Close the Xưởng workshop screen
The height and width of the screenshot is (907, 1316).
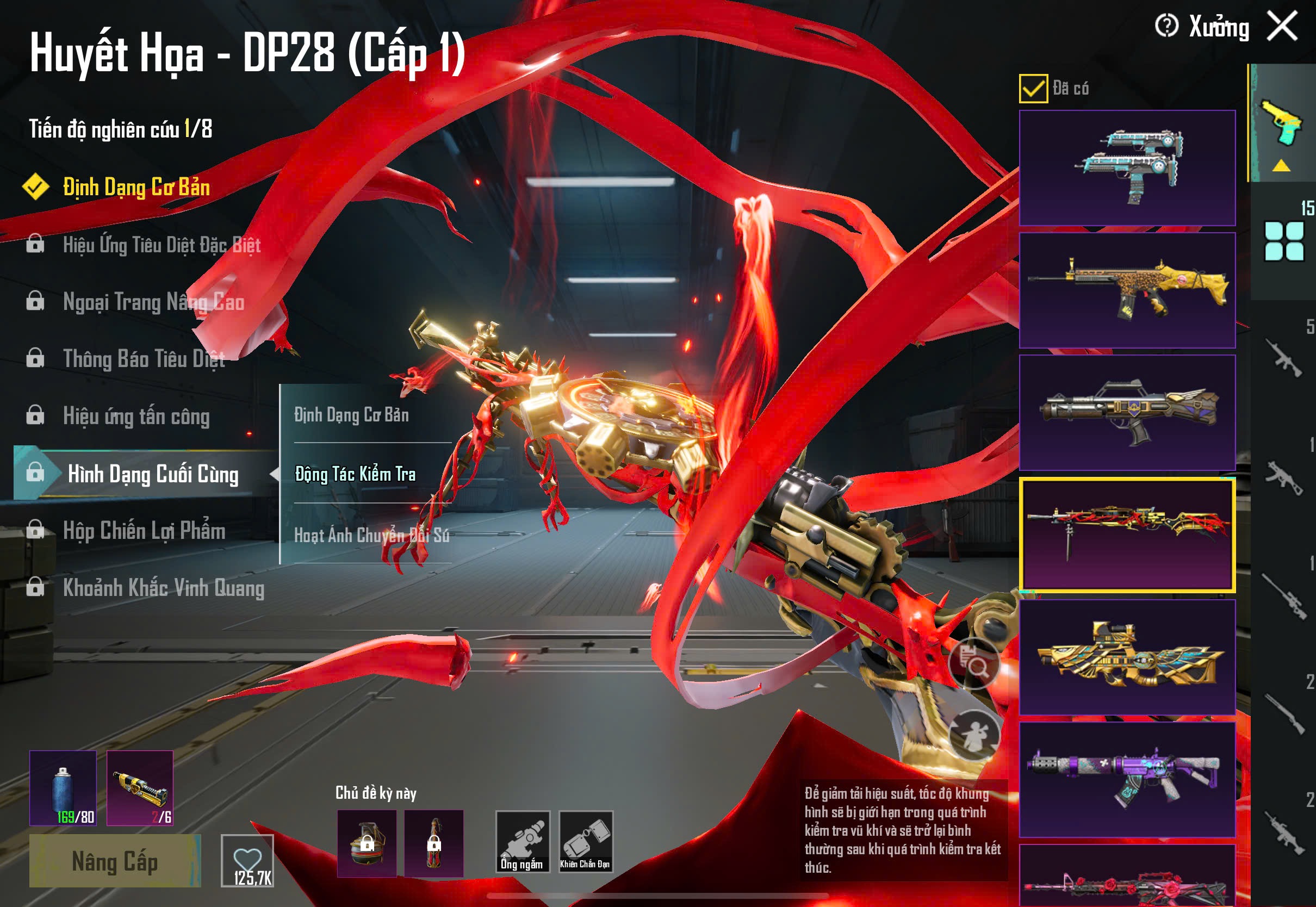pyautogui.click(x=1282, y=26)
